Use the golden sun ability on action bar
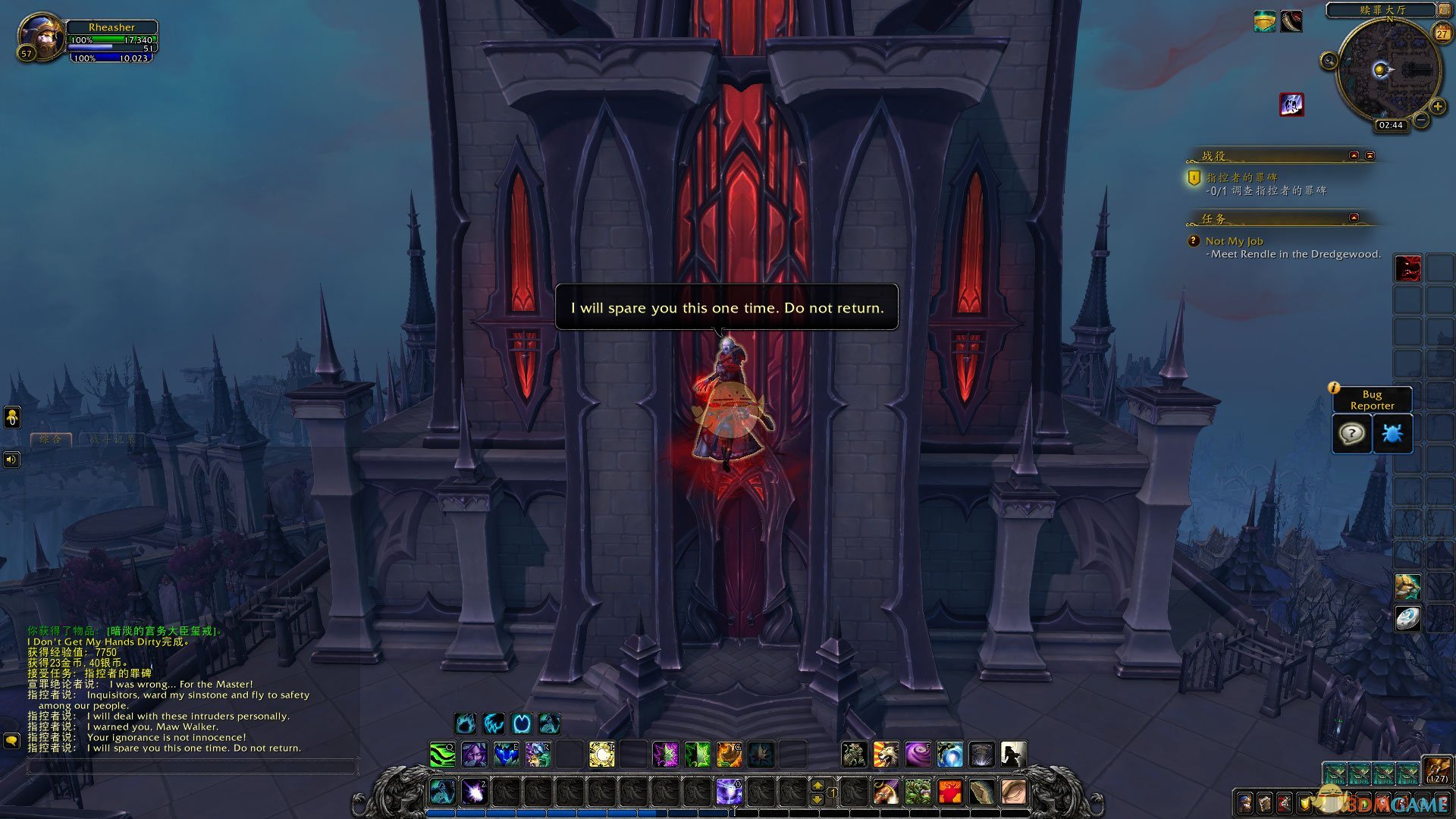 coord(602,755)
